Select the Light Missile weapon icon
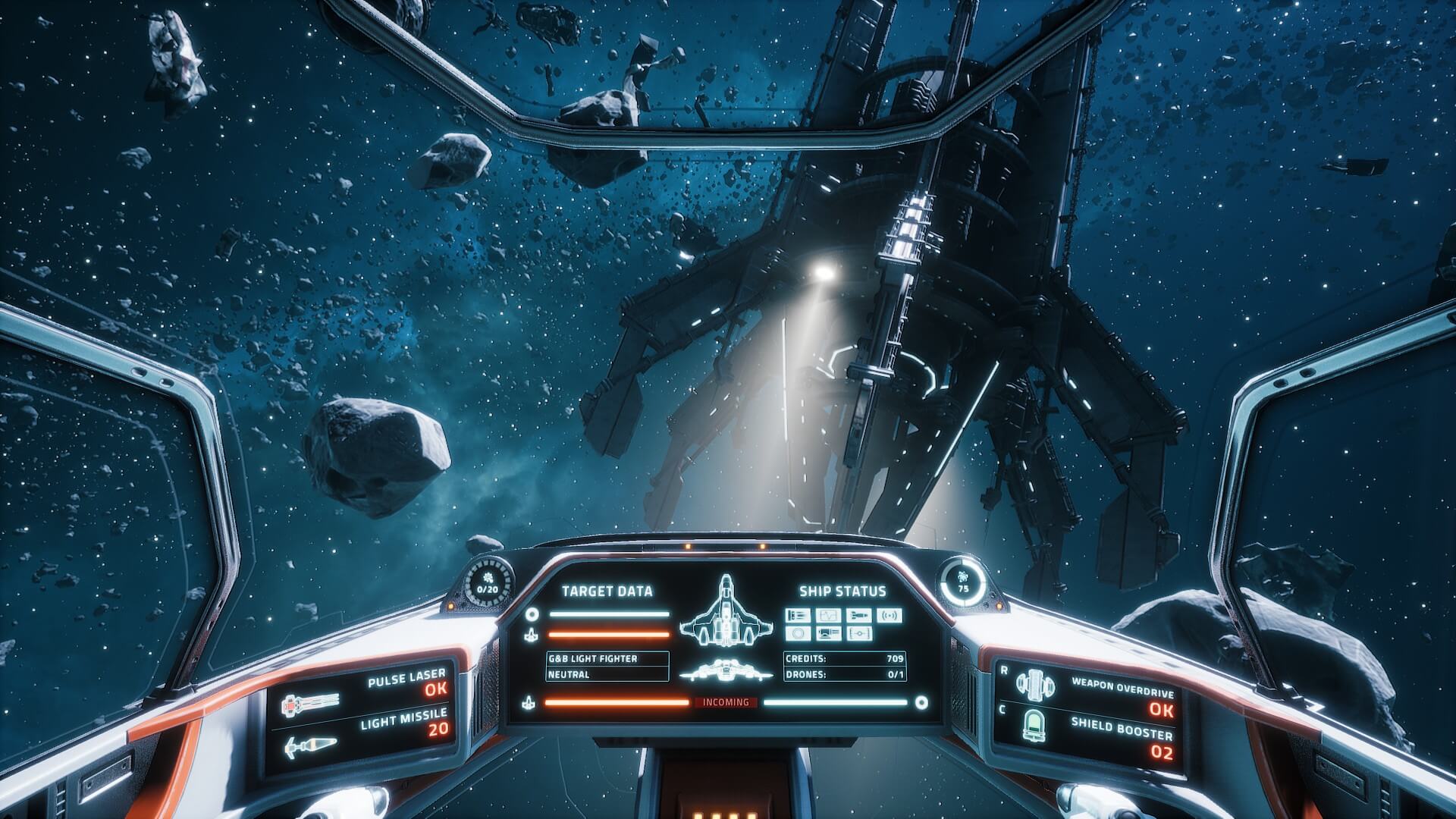This screenshot has height=819, width=1456. (301, 747)
